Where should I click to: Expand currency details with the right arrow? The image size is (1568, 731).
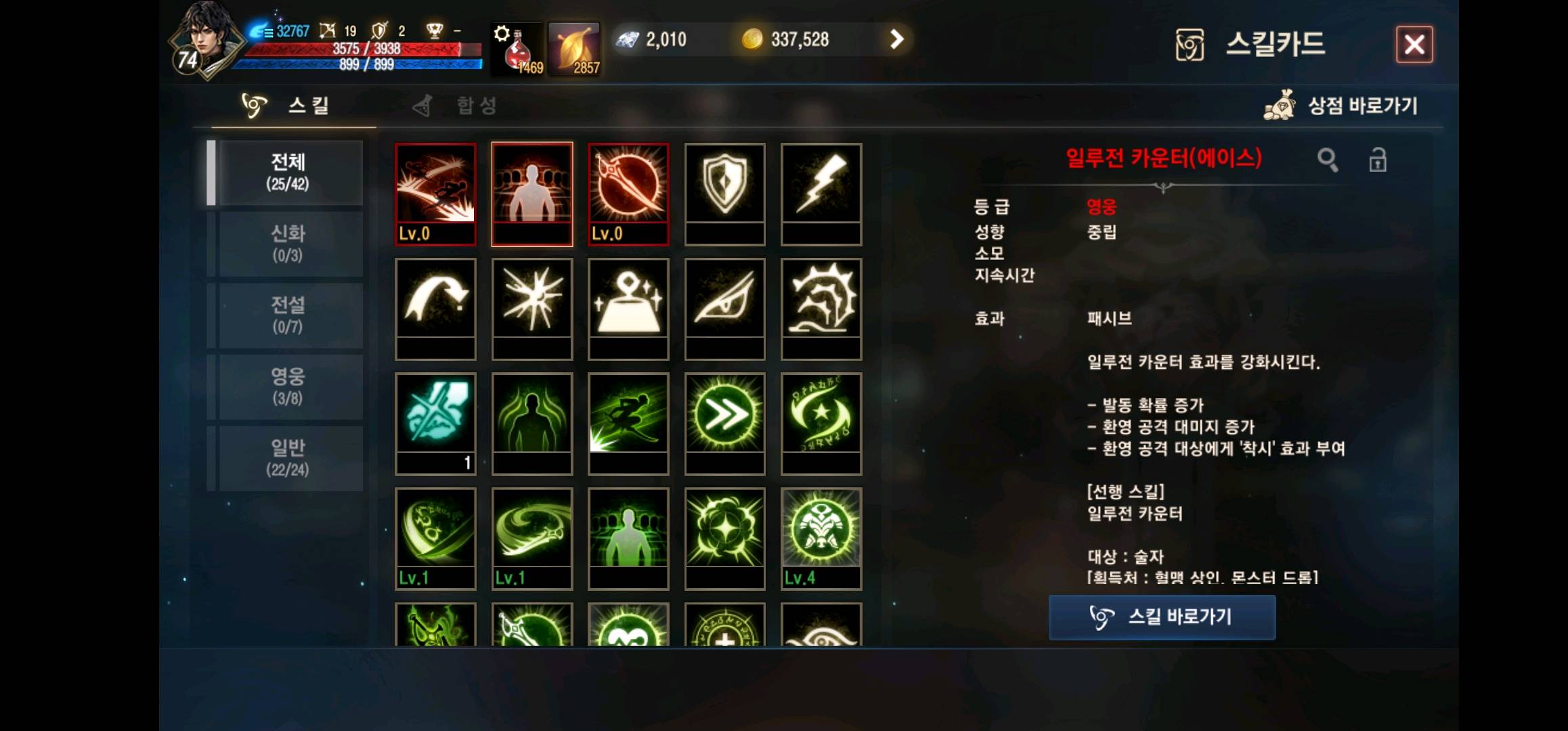pyautogui.click(x=898, y=39)
